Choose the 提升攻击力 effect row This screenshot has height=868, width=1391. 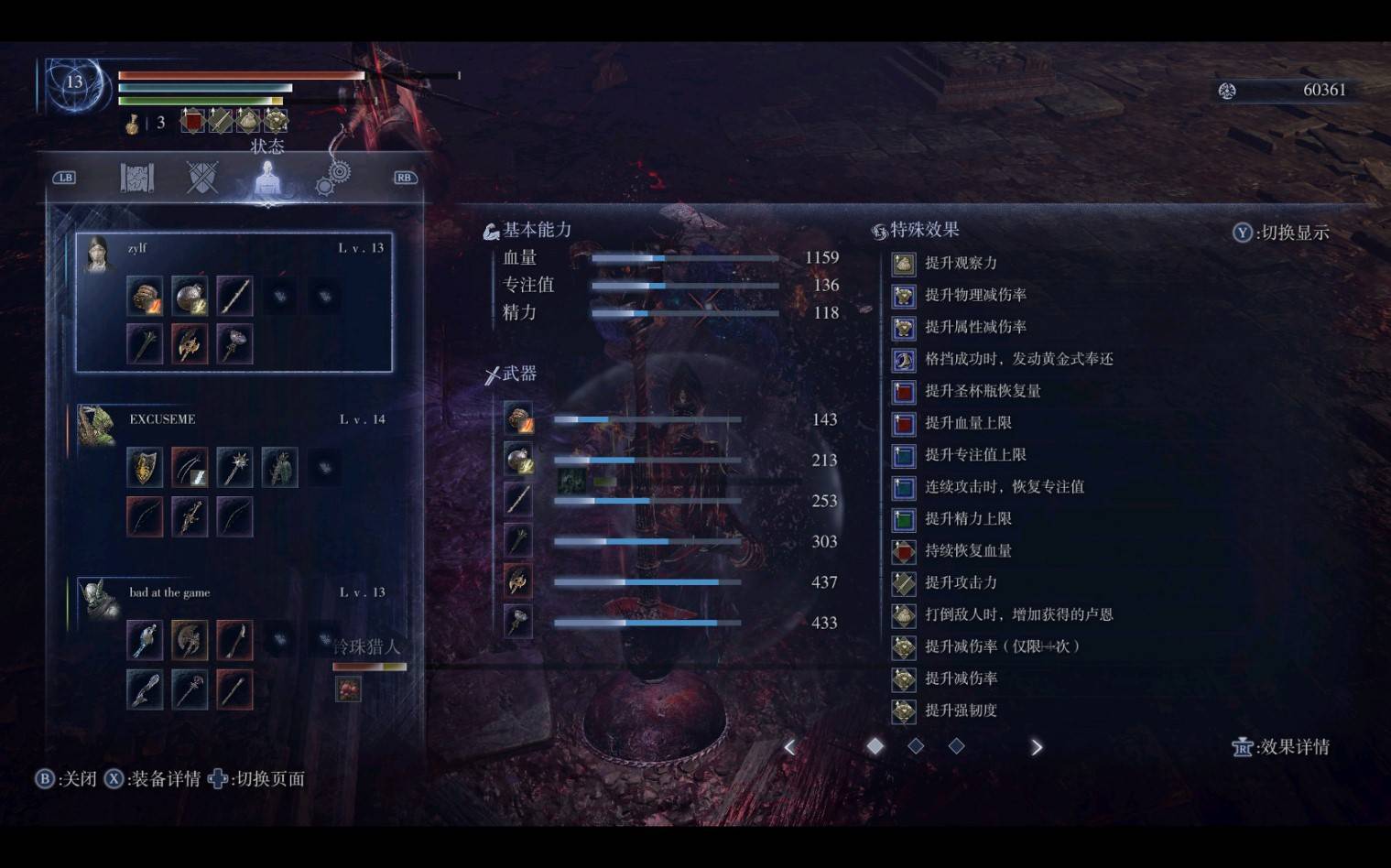960,582
